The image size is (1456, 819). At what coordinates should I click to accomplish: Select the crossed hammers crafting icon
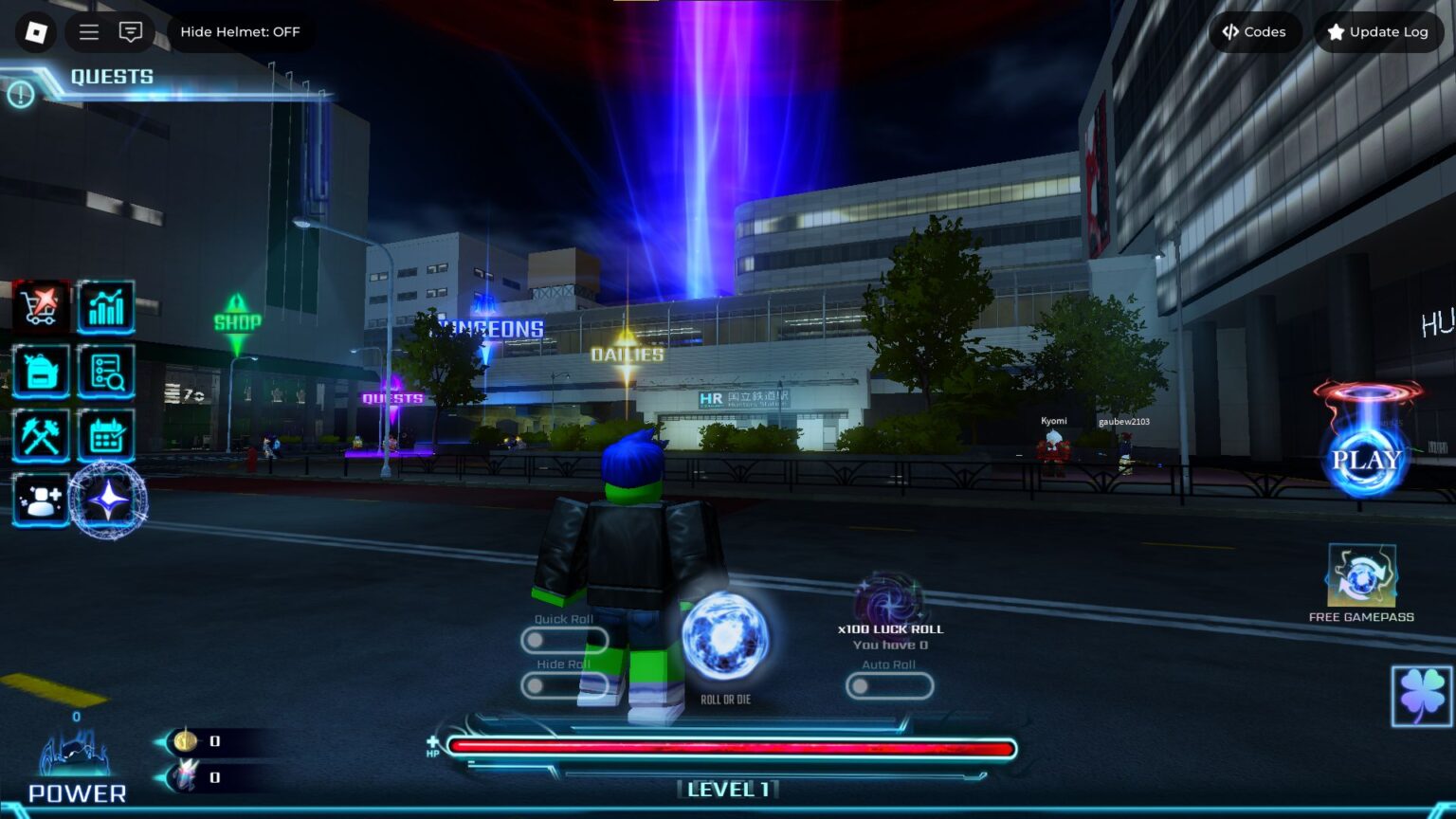click(40, 435)
